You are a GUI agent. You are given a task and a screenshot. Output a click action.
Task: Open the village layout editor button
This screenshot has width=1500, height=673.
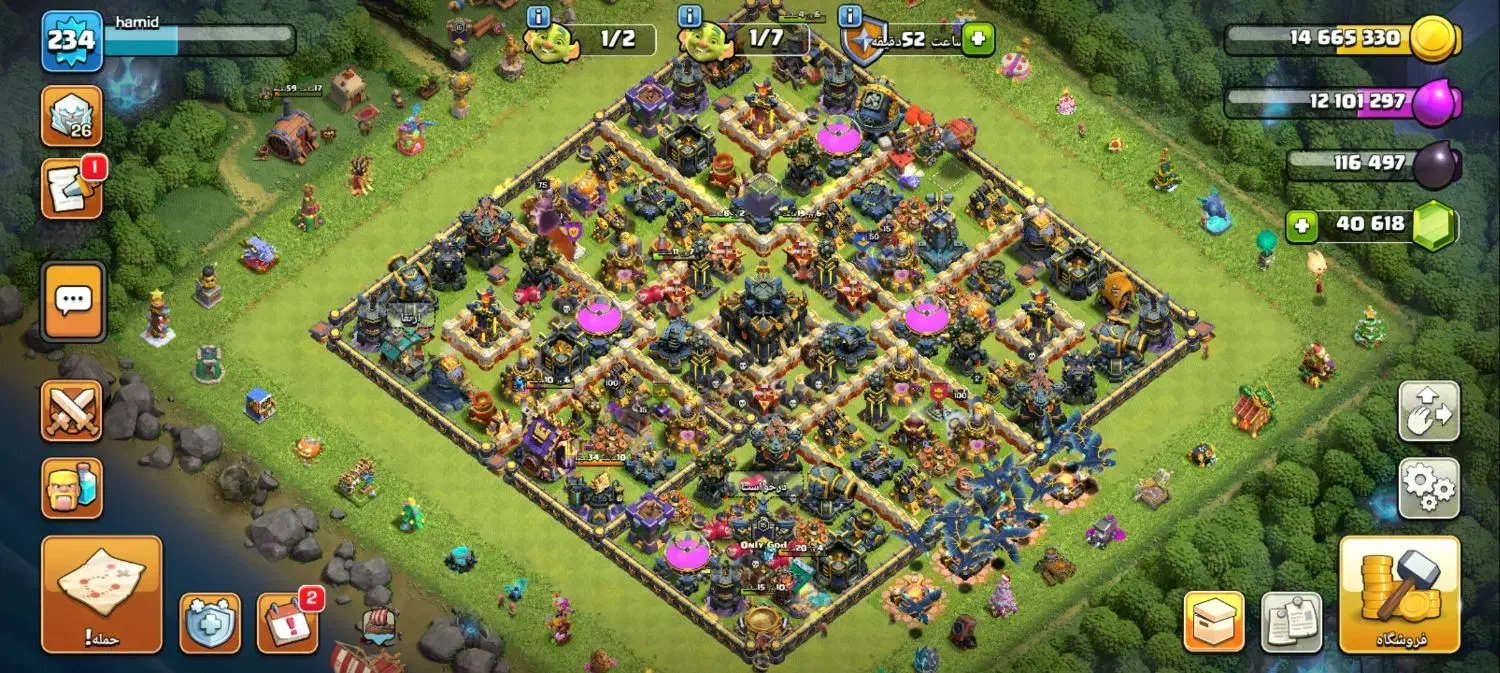tap(1429, 411)
